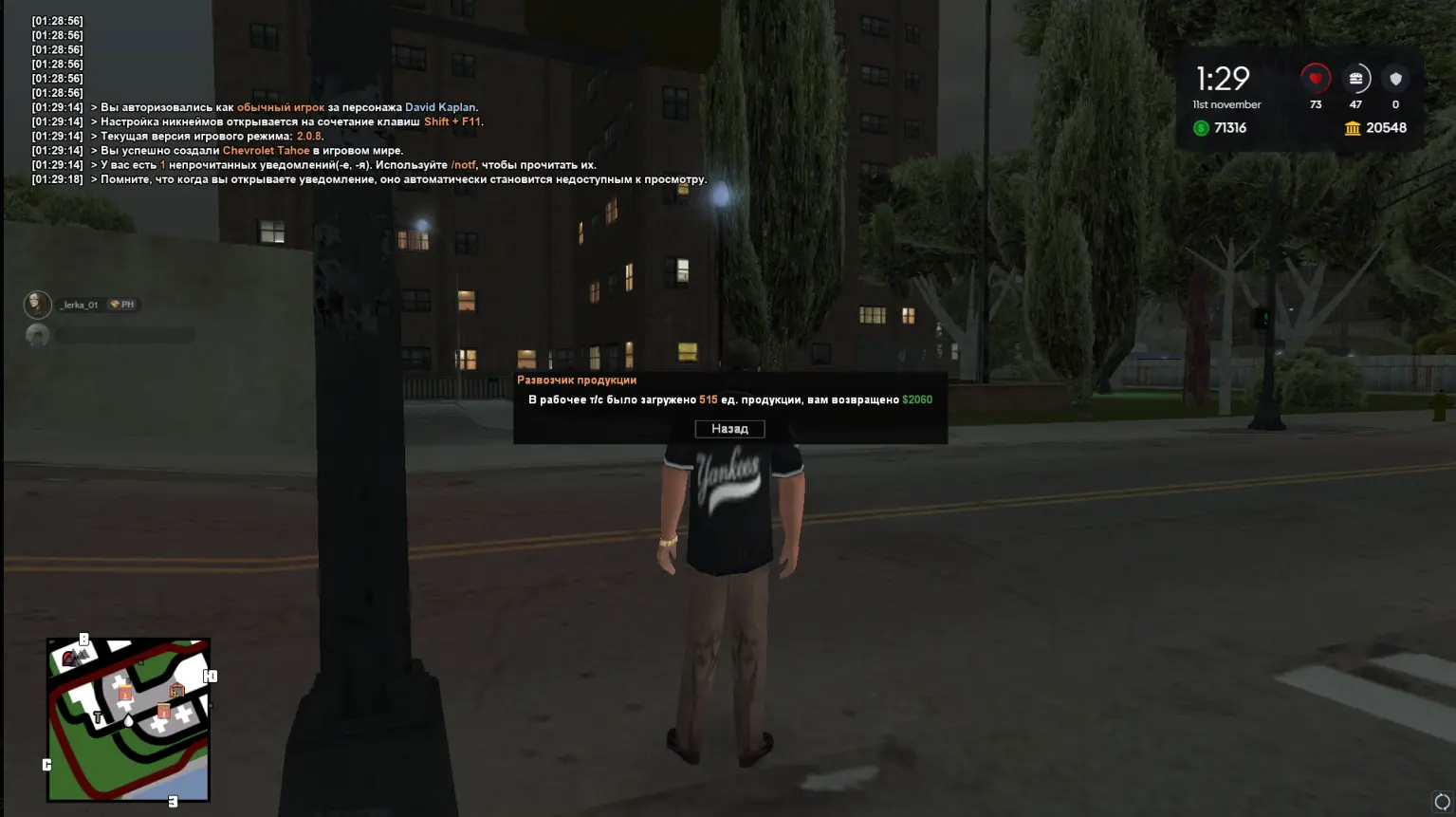
Task: Click the water droplet marker on the minimap
Action: 128,721
